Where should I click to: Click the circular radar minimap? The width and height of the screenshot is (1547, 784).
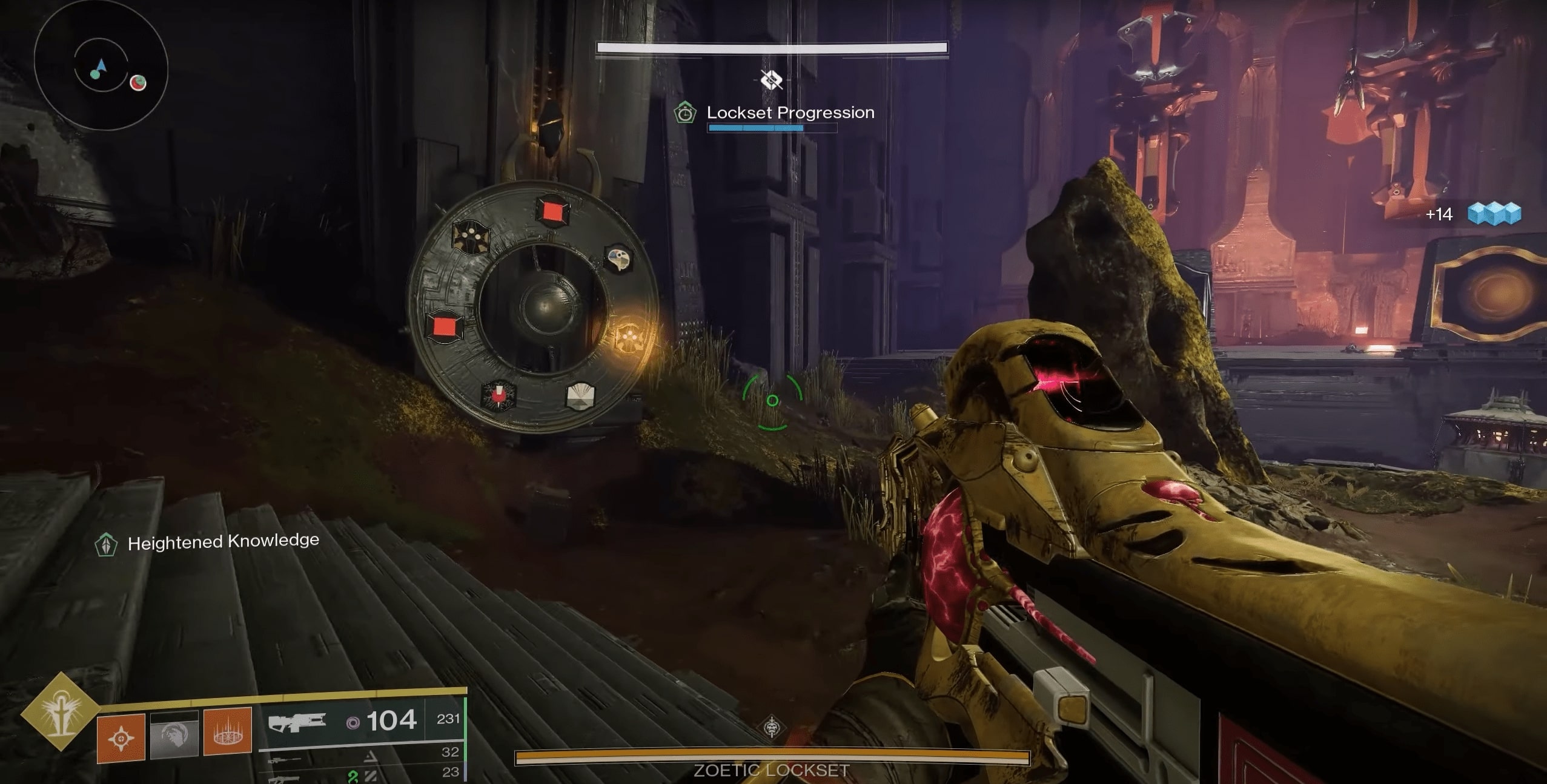pos(101,64)
